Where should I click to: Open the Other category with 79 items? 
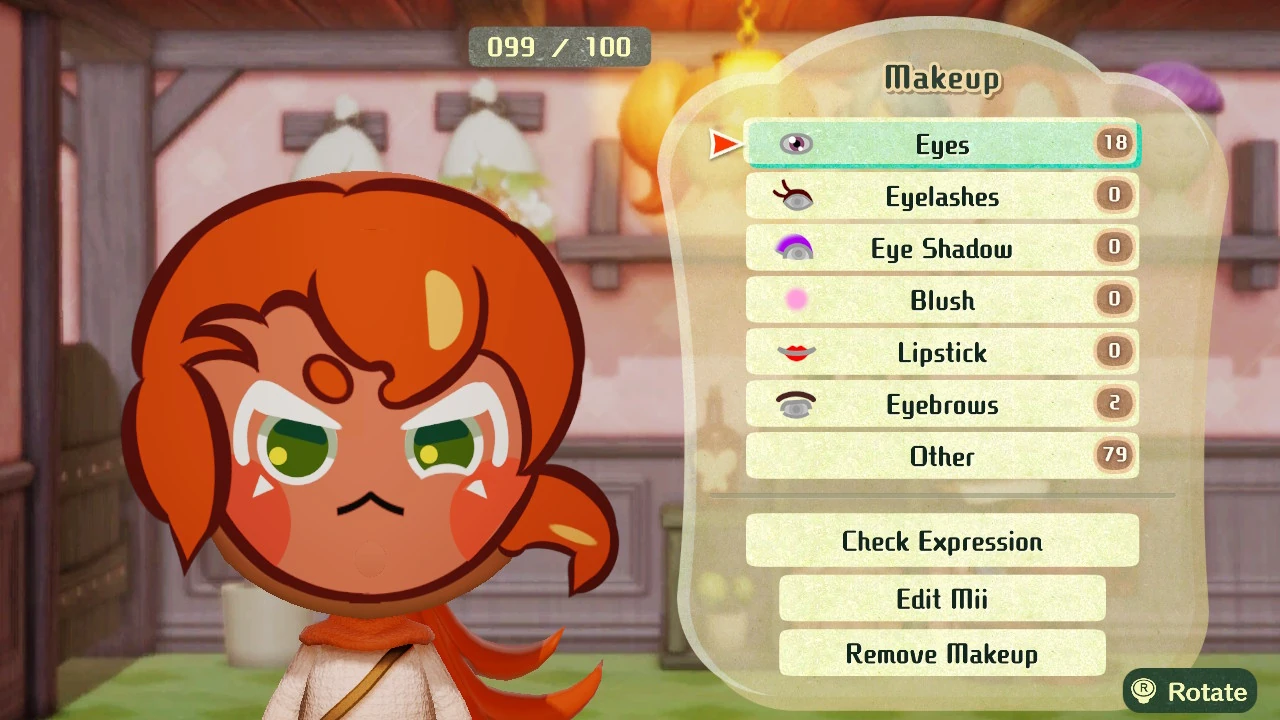click(x=941, y=456)
